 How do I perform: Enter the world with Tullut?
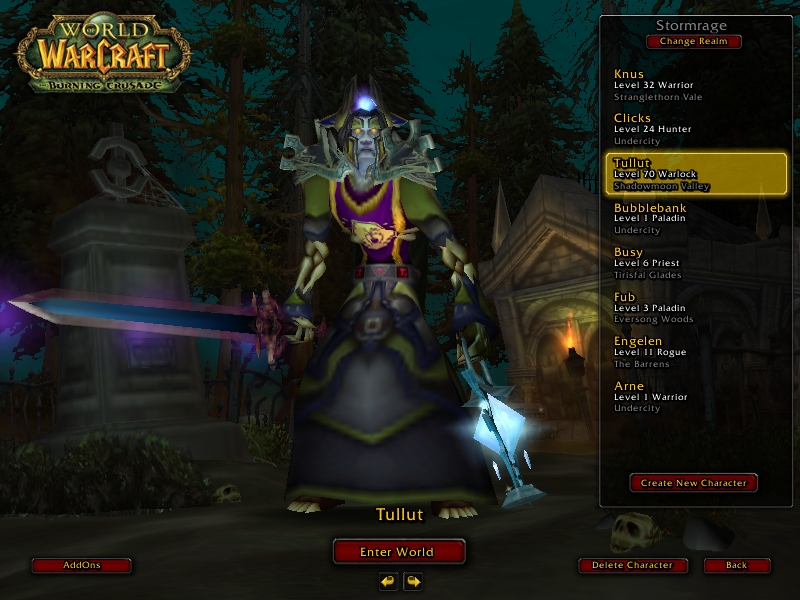pos(398,551)
